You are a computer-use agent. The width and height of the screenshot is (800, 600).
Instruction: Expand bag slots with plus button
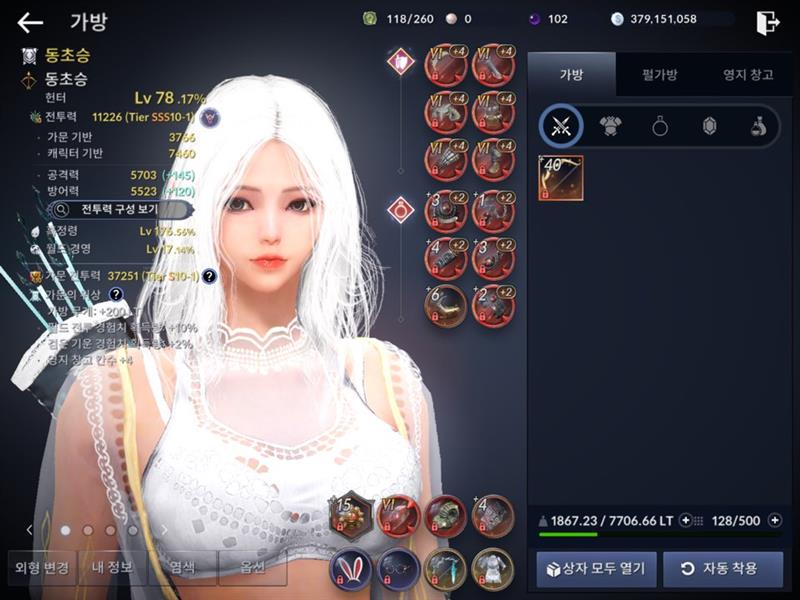pyautogui.click(x=774, y=520)
